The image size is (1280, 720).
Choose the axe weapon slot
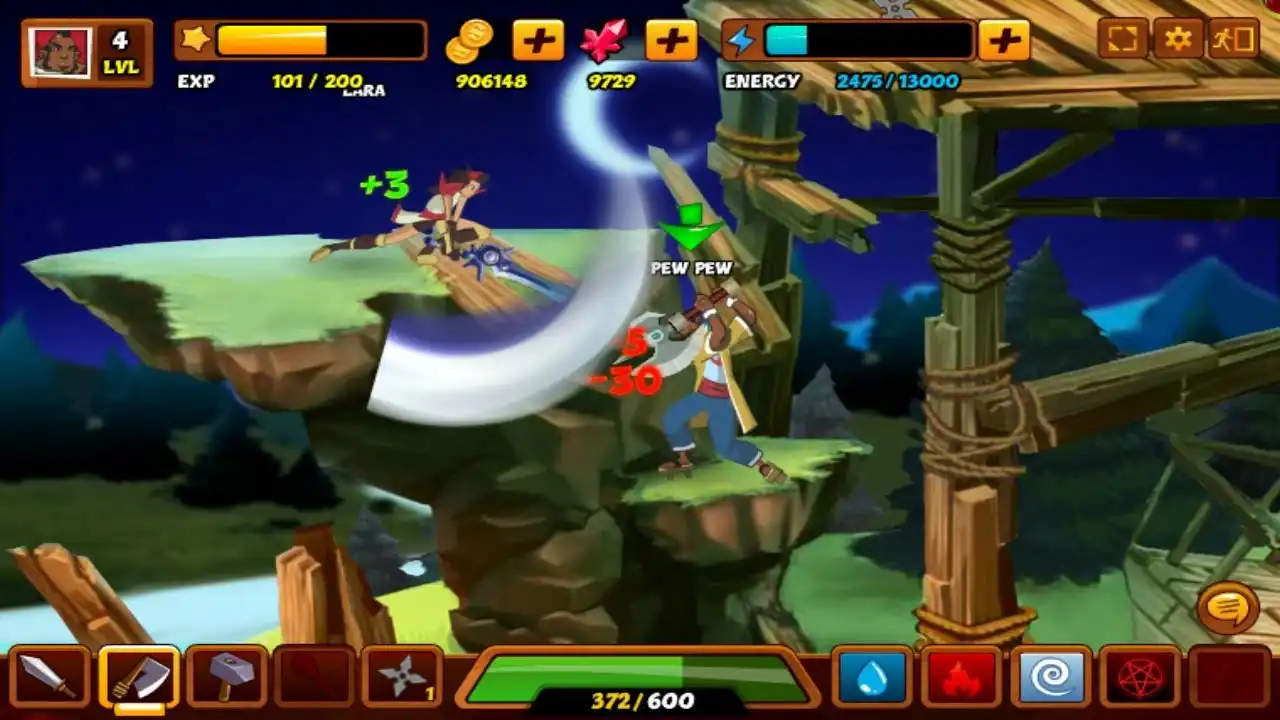[x=139, y=678]
